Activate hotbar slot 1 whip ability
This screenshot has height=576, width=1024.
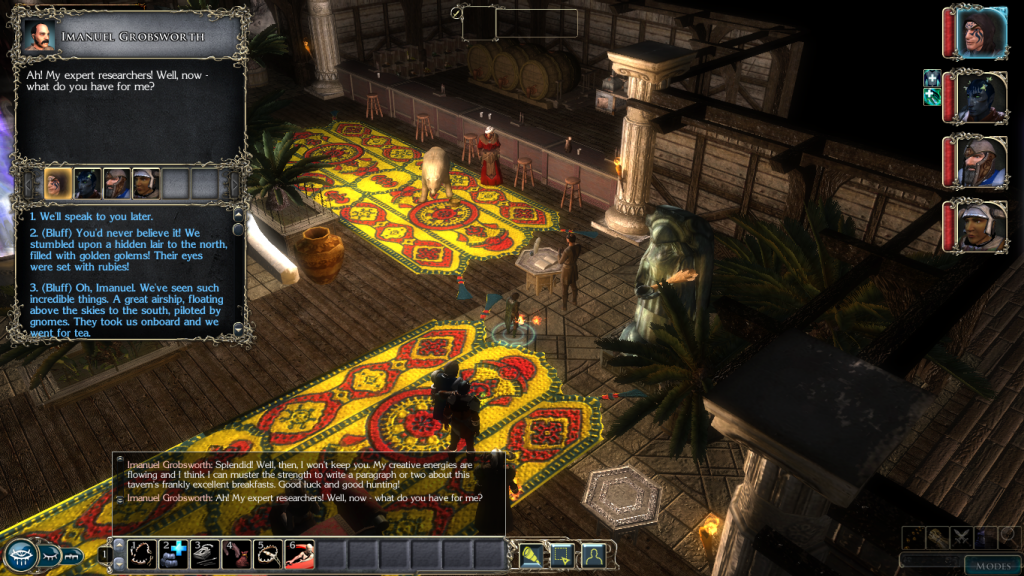pyautogui.click(x=143, y=553)
